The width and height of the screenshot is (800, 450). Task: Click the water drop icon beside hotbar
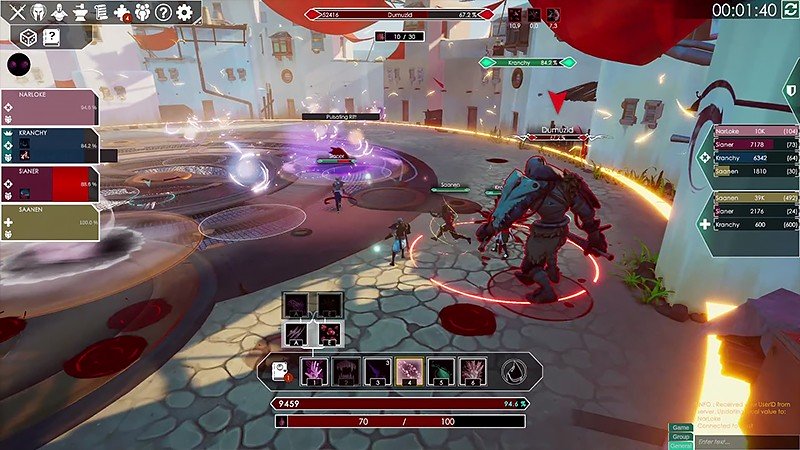515,371
